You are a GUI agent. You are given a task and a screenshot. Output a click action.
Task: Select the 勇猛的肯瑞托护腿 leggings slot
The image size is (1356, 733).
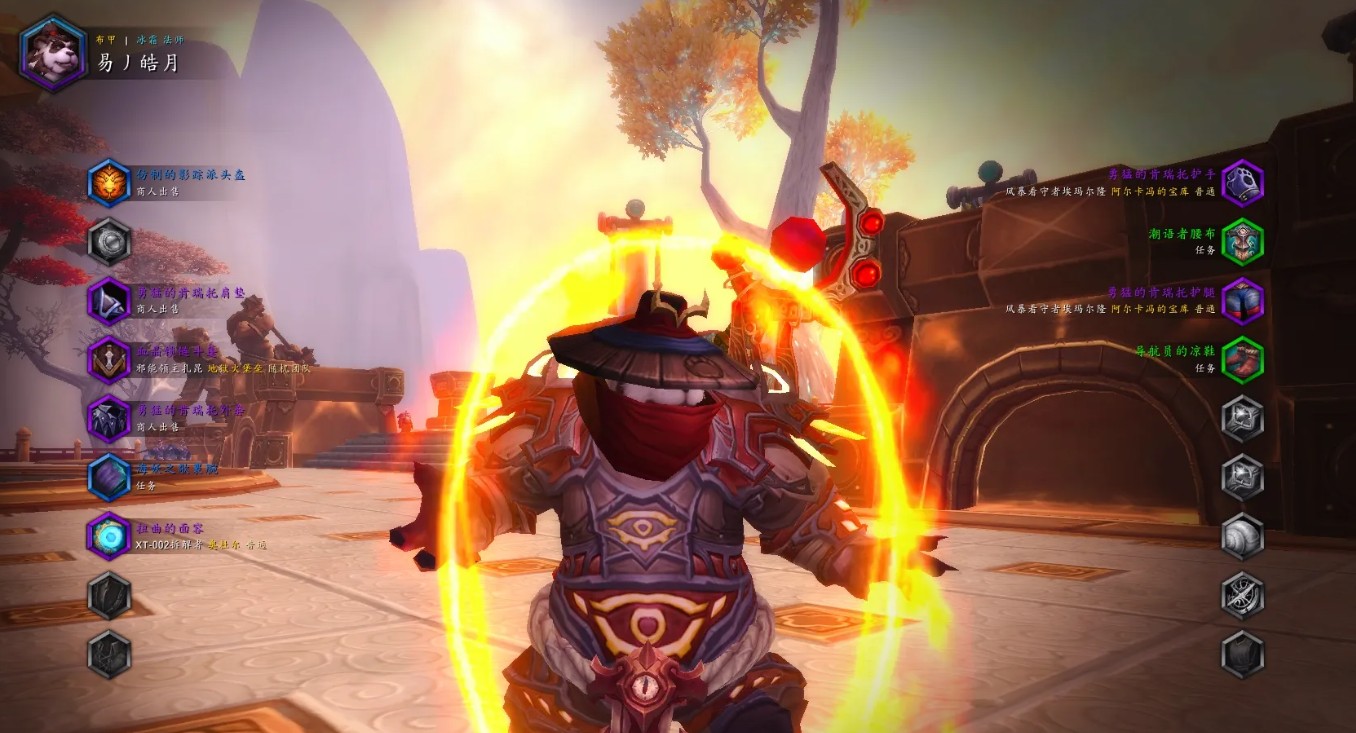coord(1243,301)
